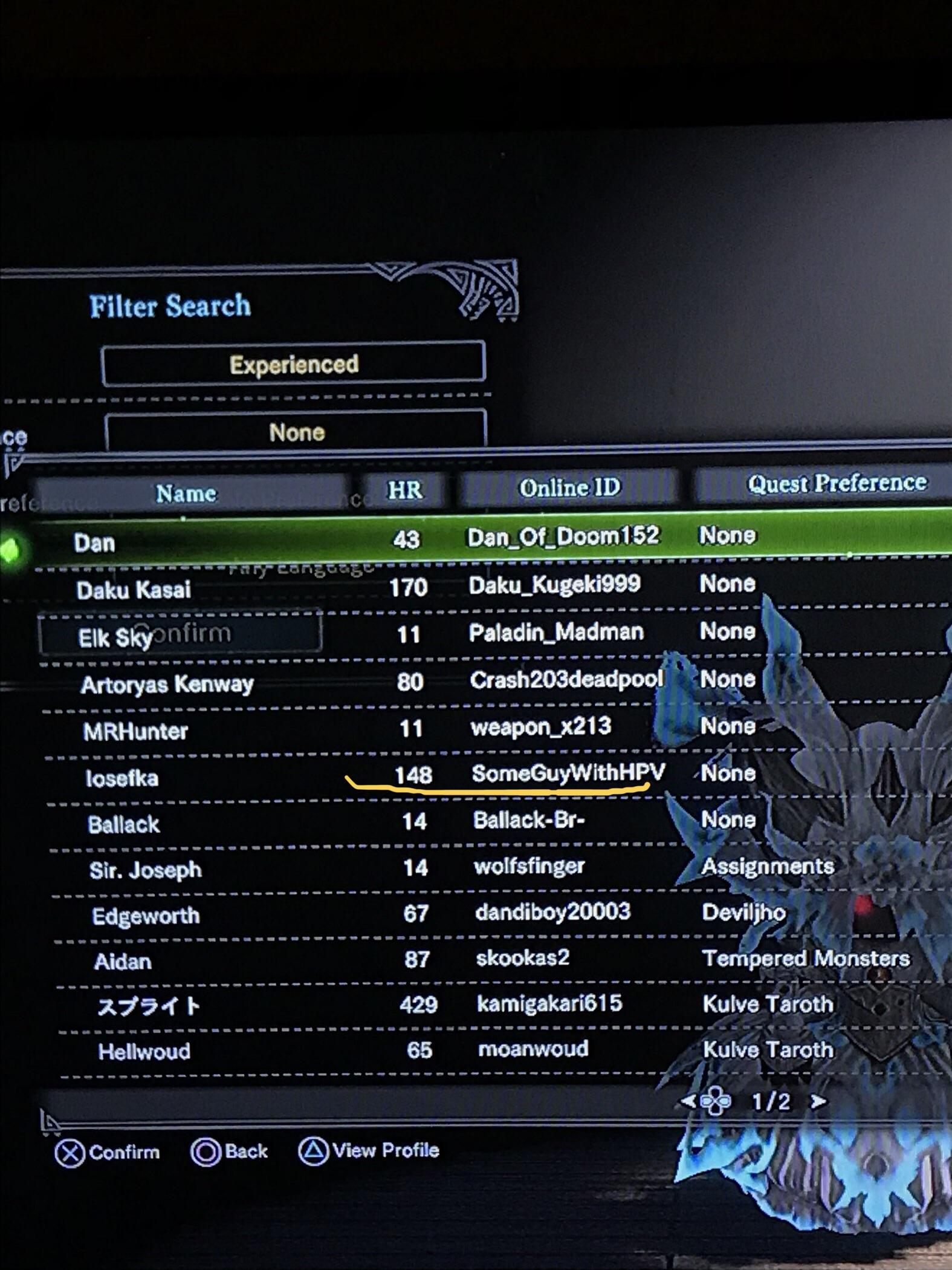Image resolution: width=952 pixels, height=1270 pixels.
Task: Open the Experienced filter dropdown
Action: tap(294, 363)
